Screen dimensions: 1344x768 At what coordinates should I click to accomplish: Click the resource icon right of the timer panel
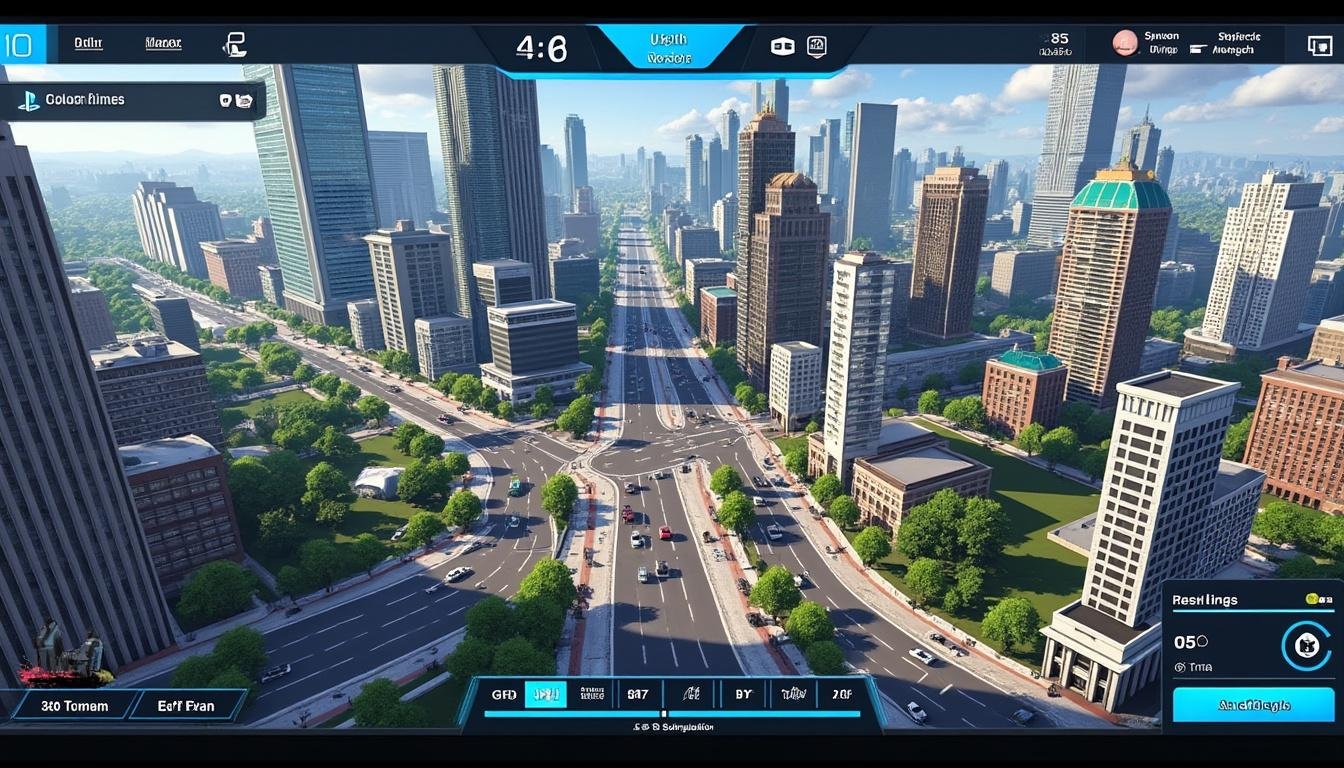tap(781, 46)
